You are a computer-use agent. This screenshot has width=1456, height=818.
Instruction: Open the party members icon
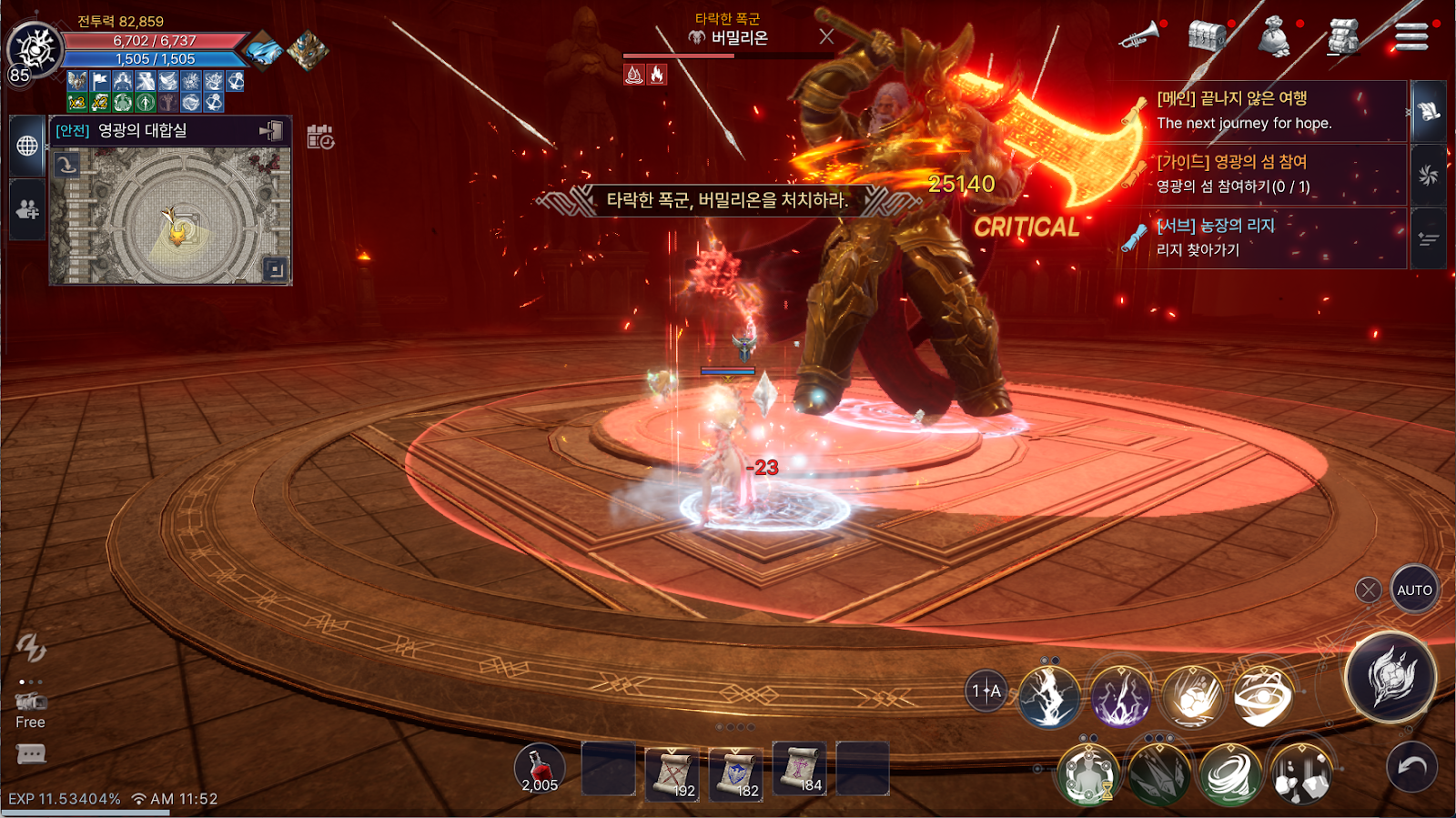pos(27,210)
